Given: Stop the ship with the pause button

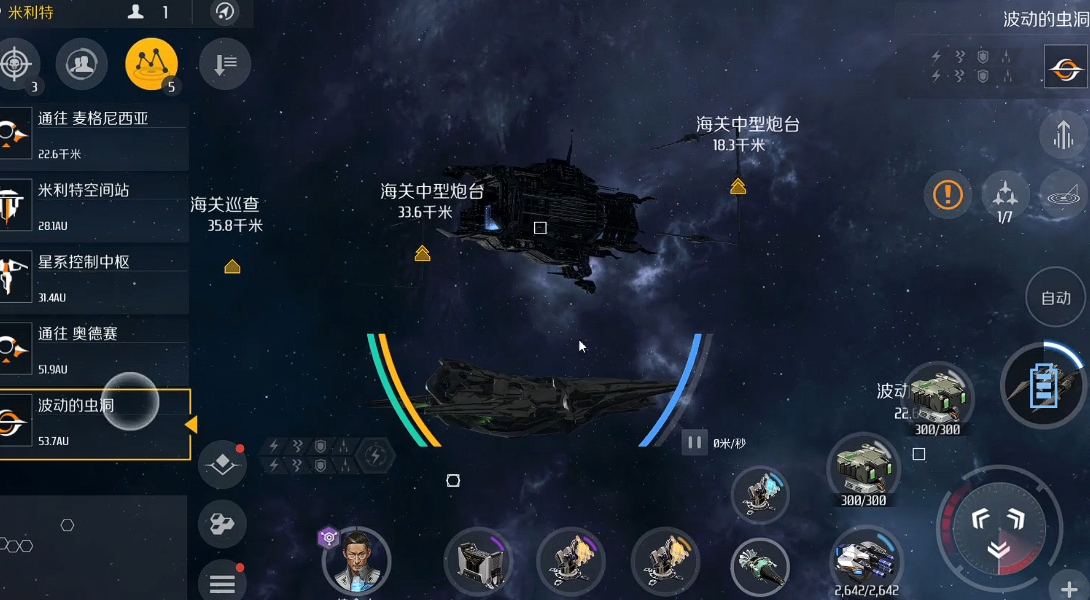Looking at the screenshot, I should [x=694, y=442].
